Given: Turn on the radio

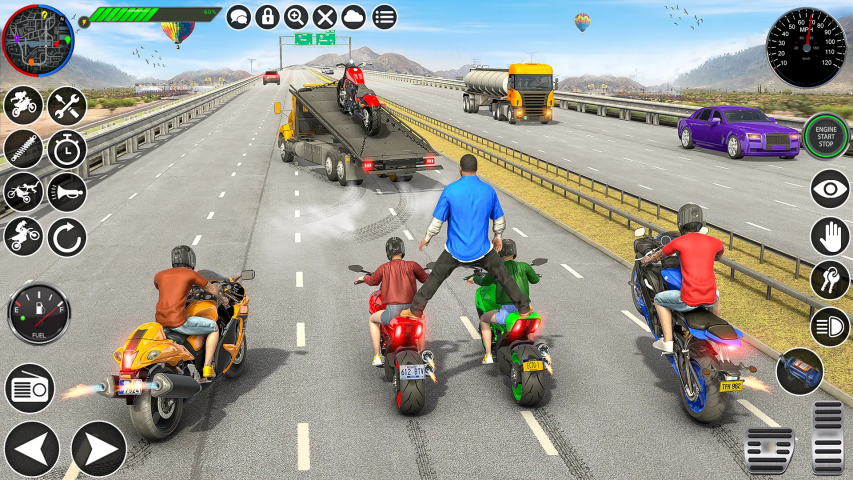Looking at the screenshot, I should (30, 387).
